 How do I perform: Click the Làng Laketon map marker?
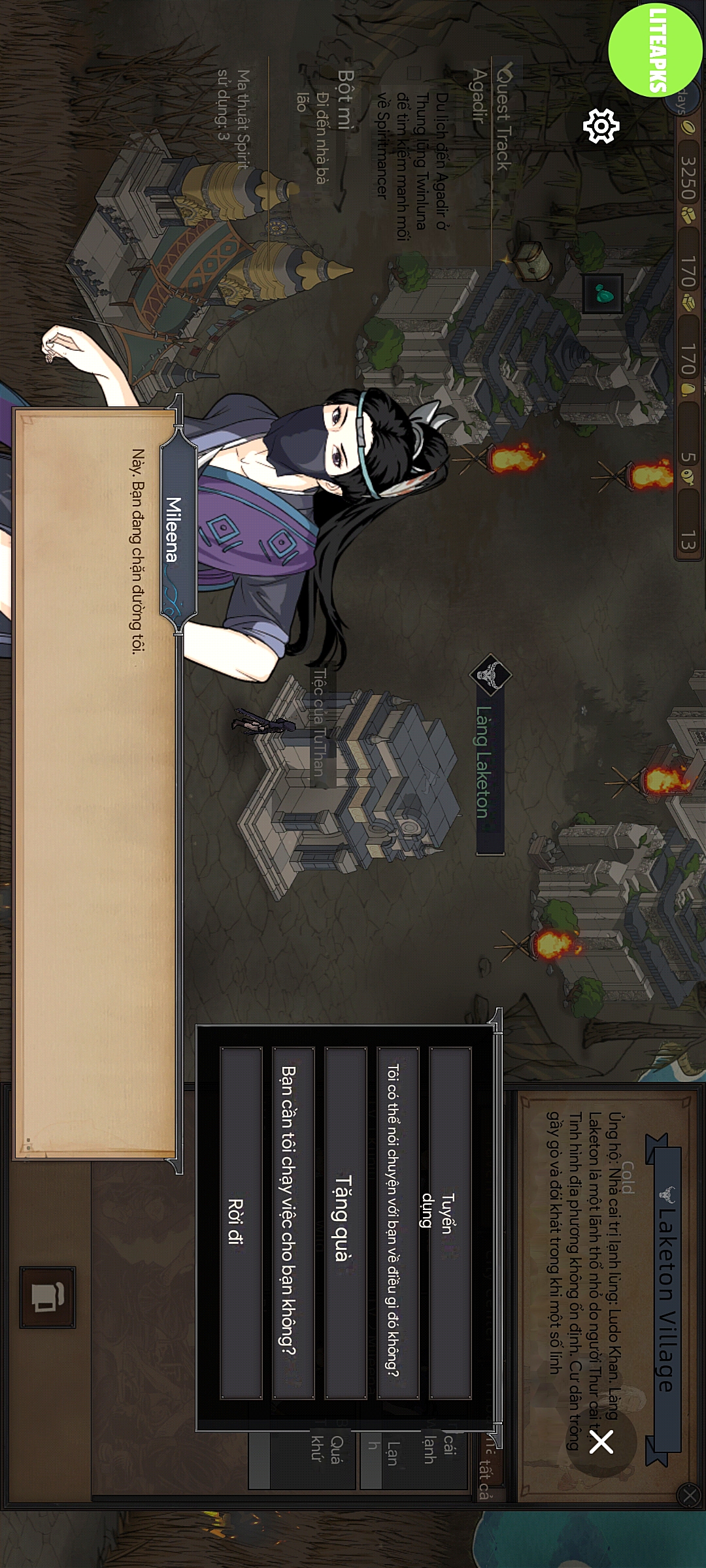click(x=490, y=676)
